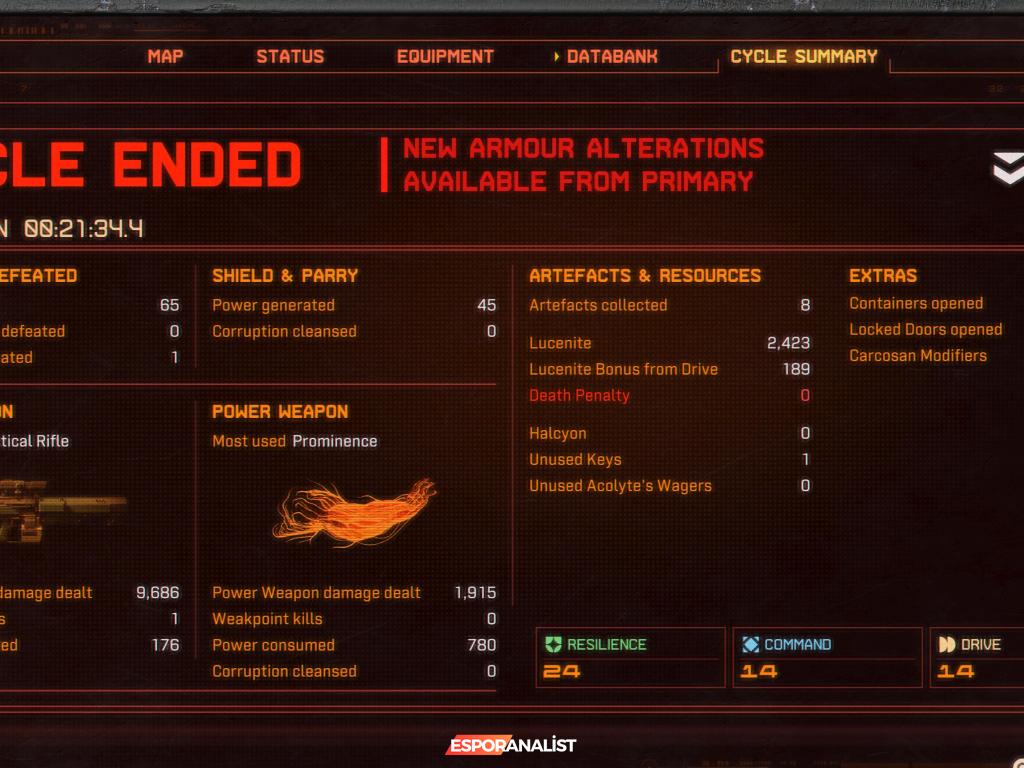The height and width of the screenshot is (768, 1024).
Task: Select the Resilience stat box
Action: click(630, 658)
